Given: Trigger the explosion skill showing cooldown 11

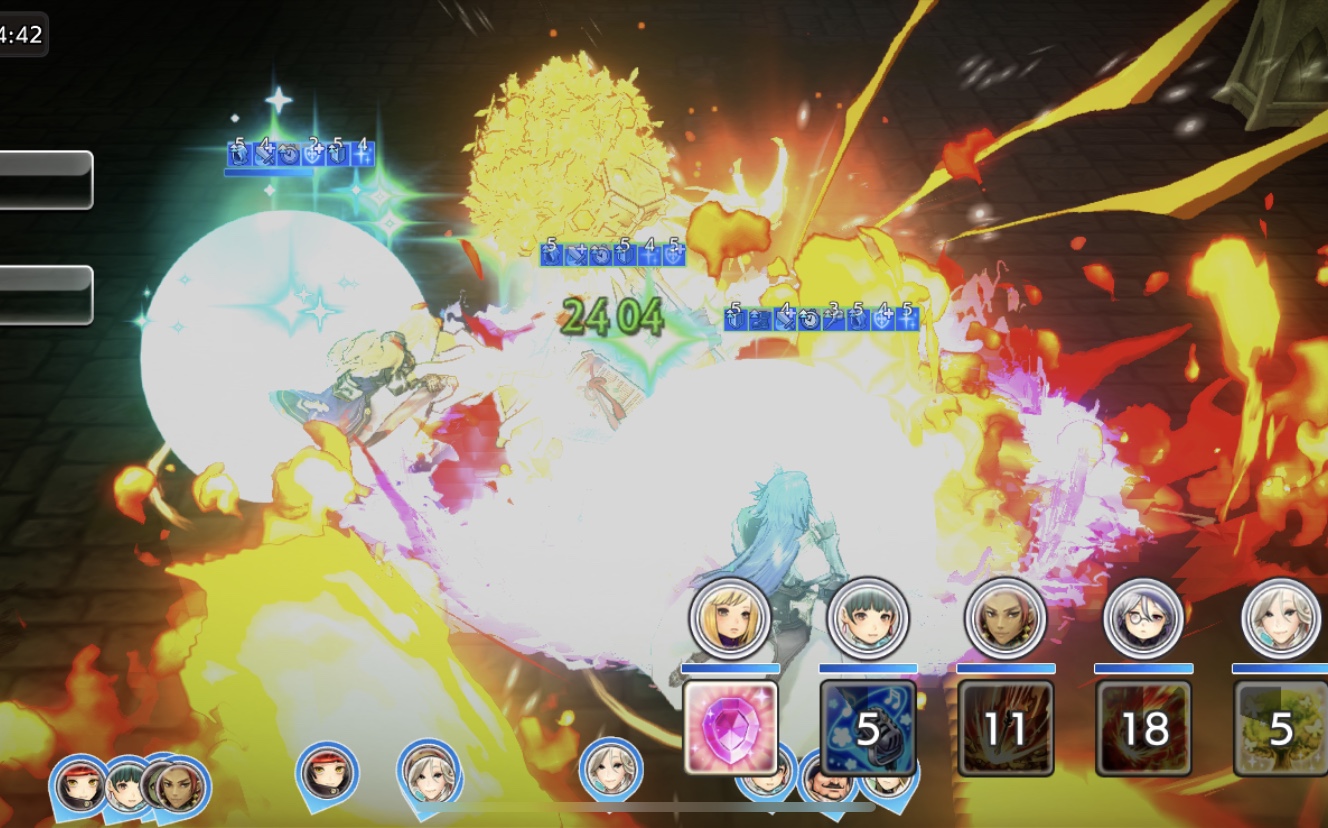Looking at the screenshot, I should 1005,728.
